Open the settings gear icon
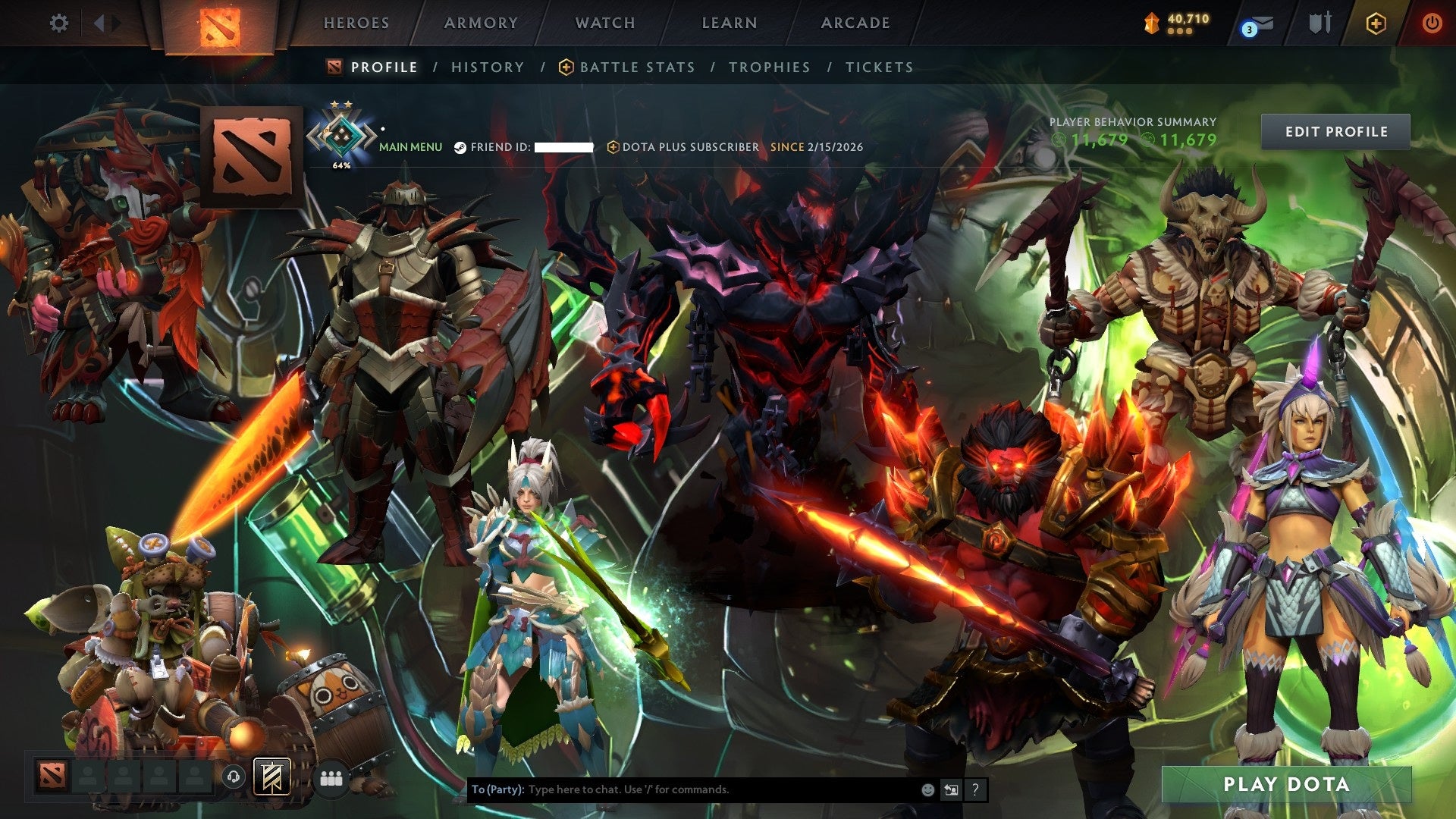1456x819 pixels. click(58, 23)
